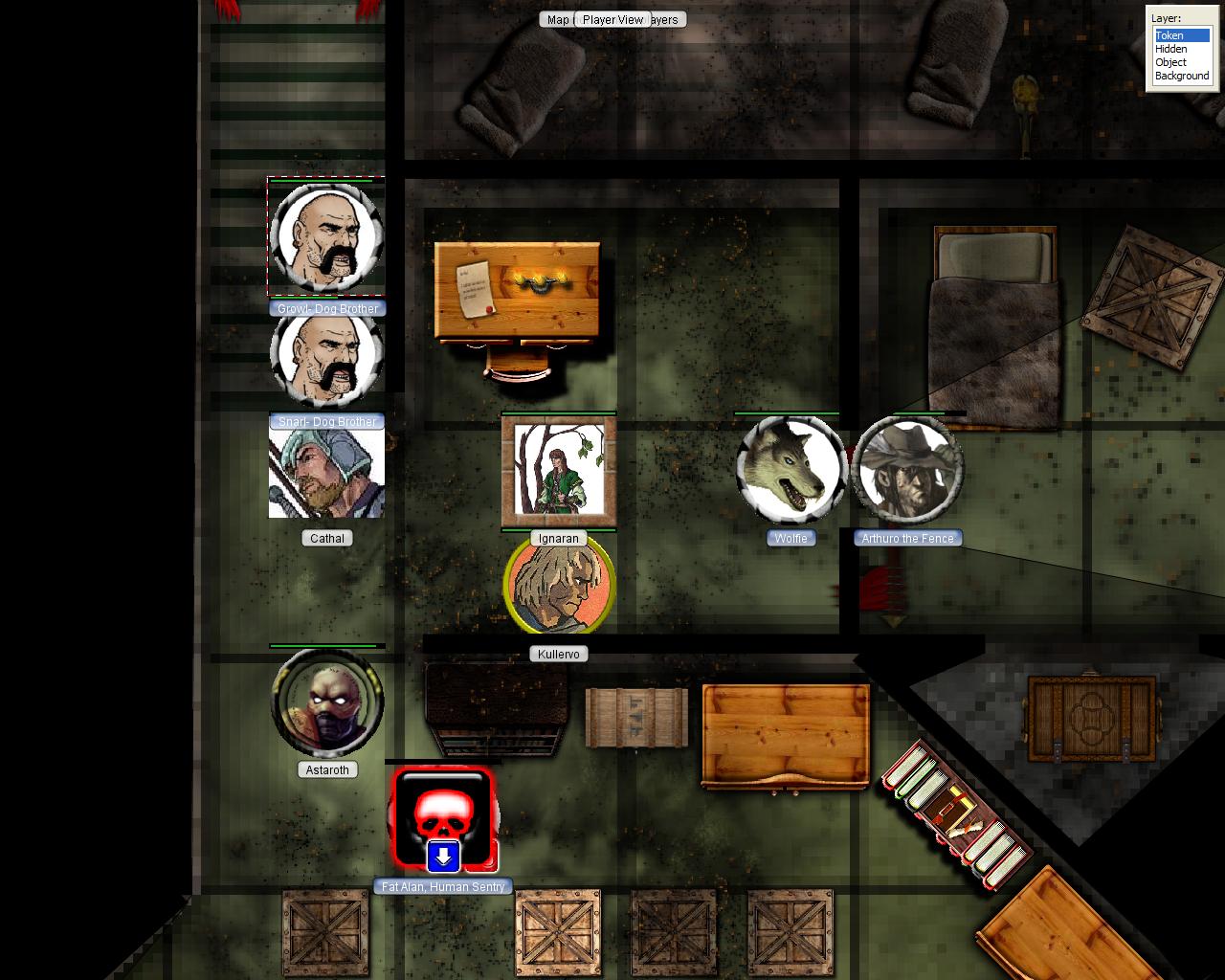Select the Ignaran framed token
1225x980 pixels.
pos(559,470)
